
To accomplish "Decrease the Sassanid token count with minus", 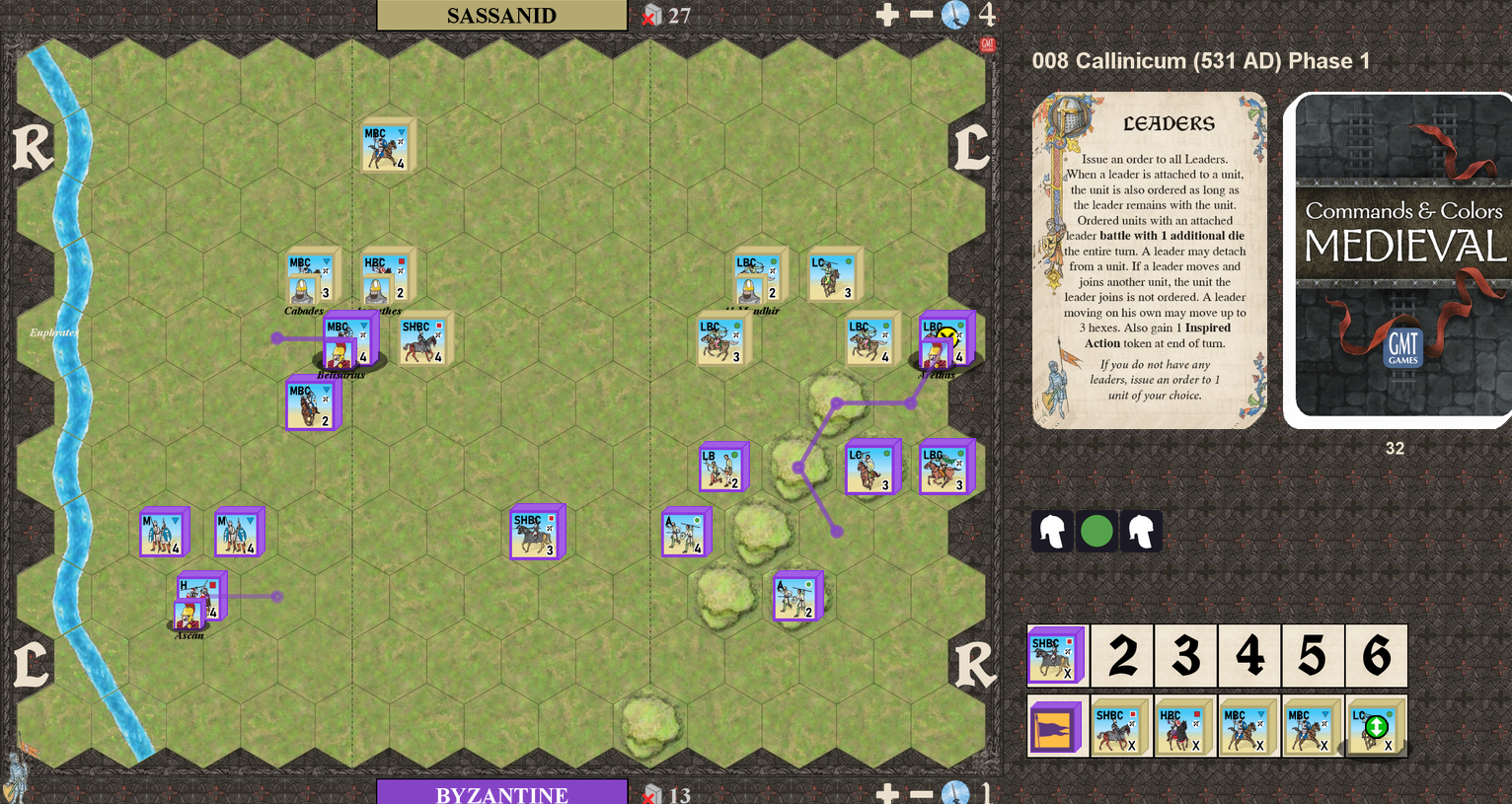I will tap(921, 15).
